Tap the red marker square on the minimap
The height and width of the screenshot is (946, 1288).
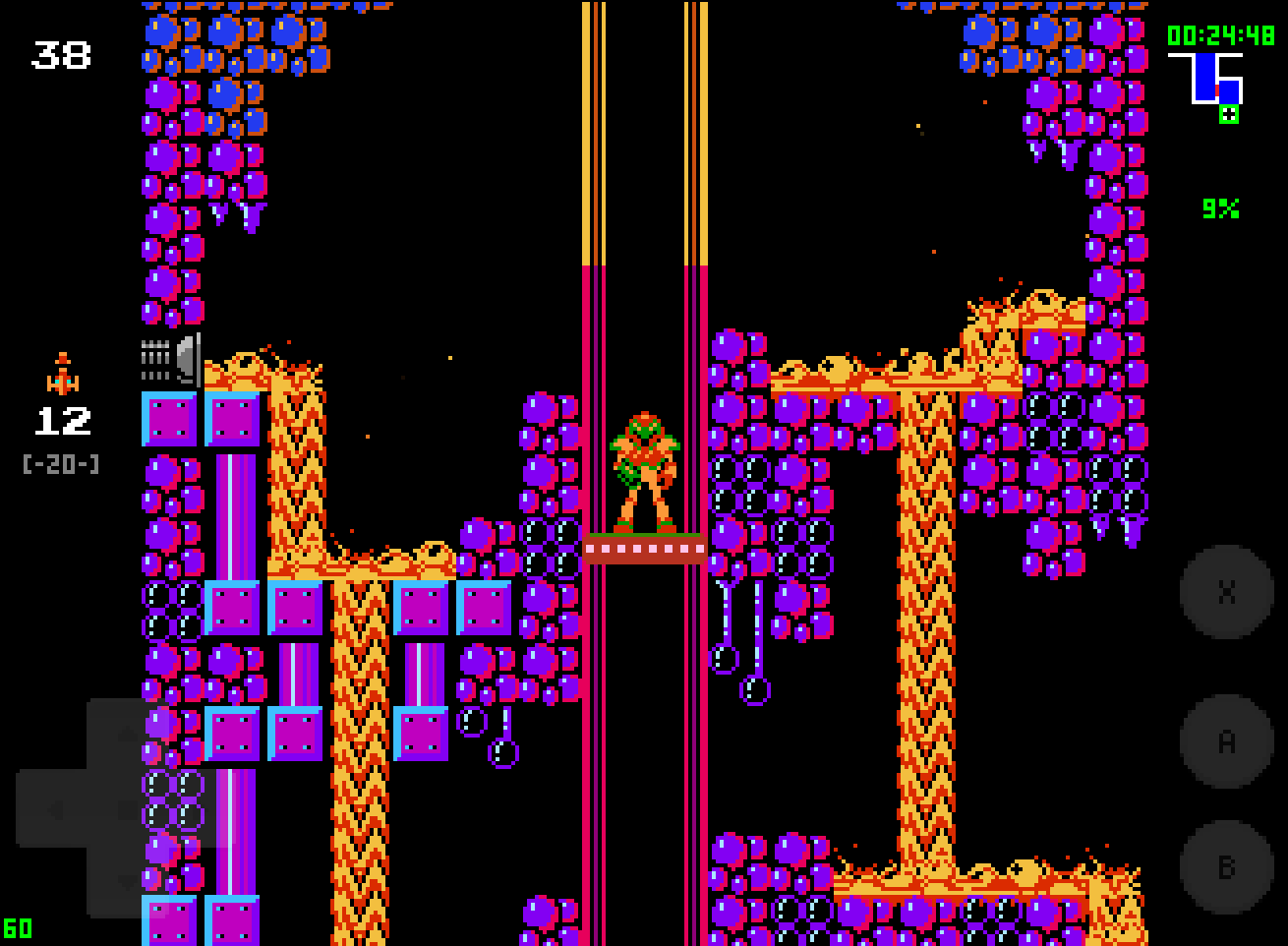pyautogui.click(x=1217, y=89)
